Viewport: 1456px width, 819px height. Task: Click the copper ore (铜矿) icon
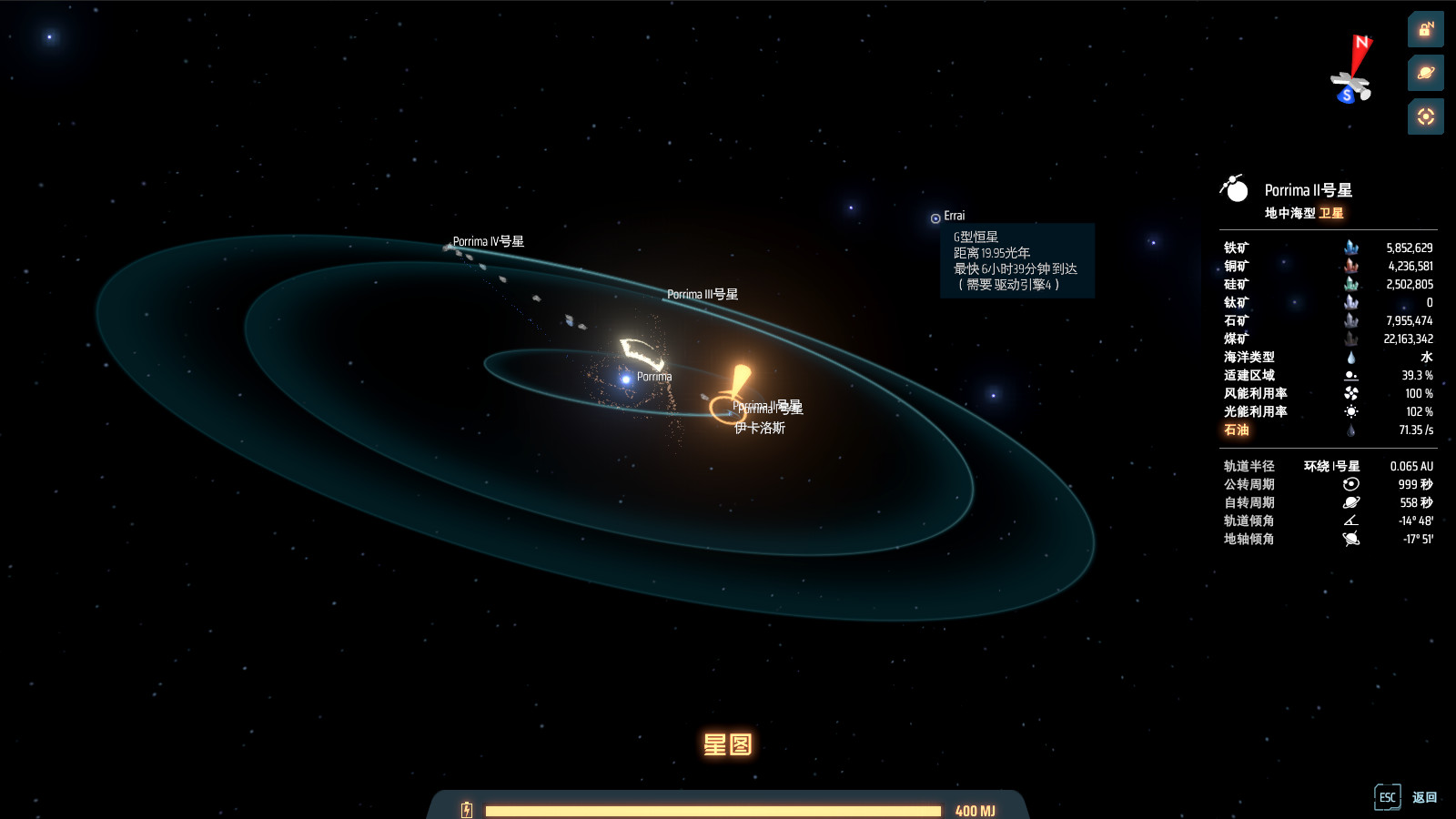coord(1352,266)
